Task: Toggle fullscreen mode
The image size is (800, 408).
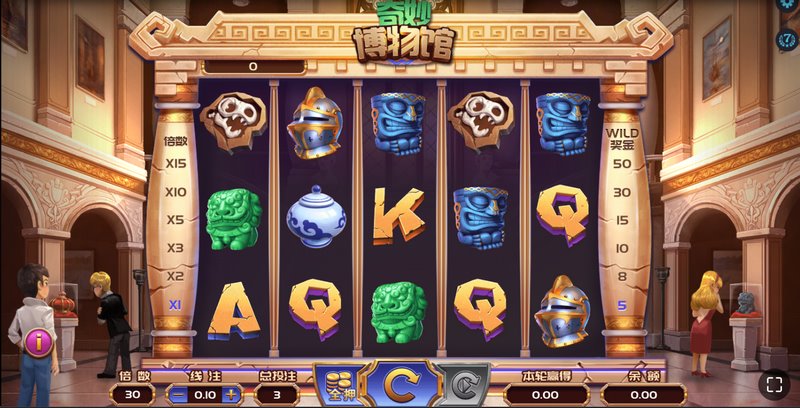Action: pos(773,383)
